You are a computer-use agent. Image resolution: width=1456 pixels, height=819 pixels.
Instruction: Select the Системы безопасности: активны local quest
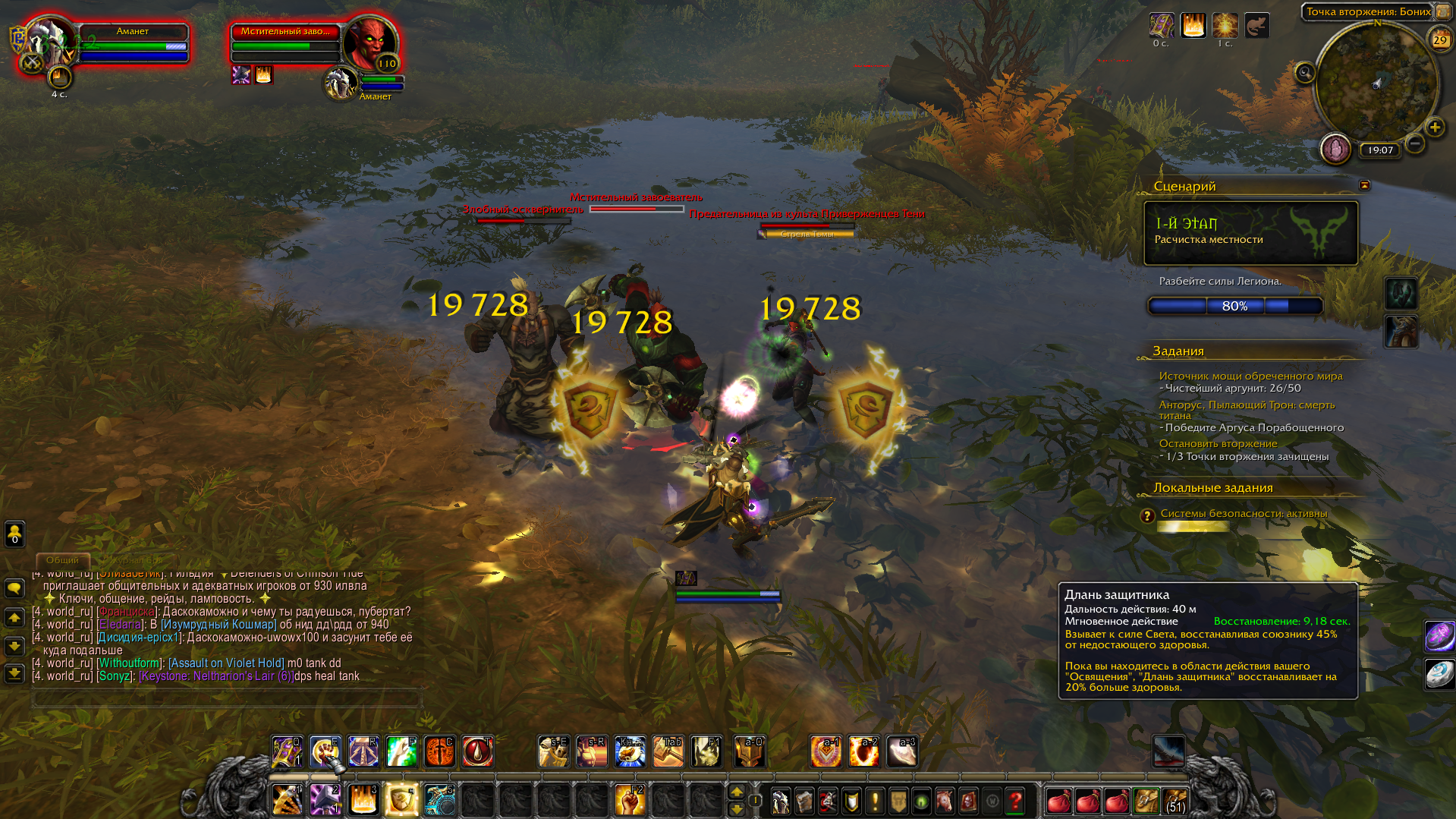[x=1244, y=514]
